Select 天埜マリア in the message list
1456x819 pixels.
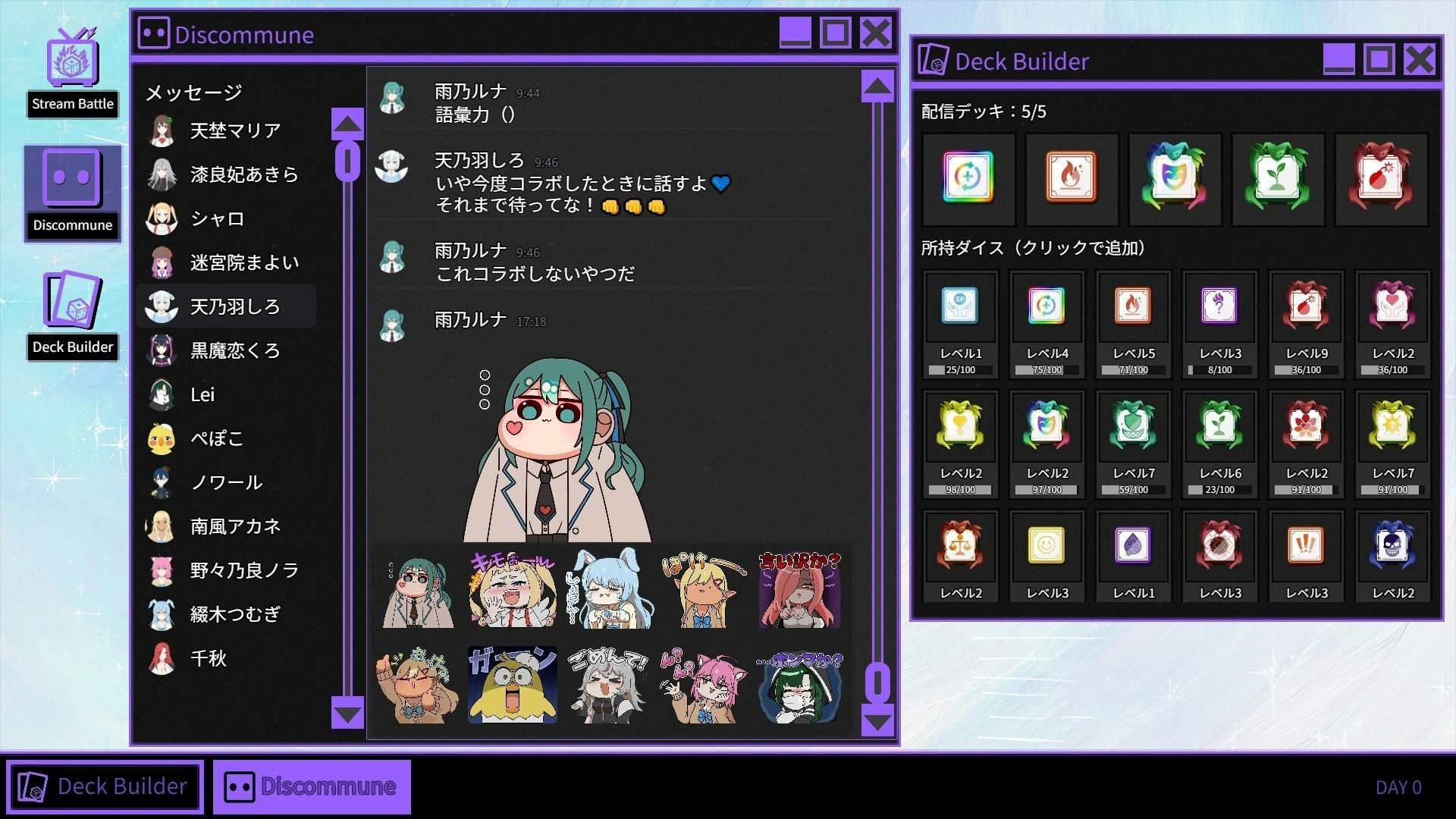[x=234, y=130]
